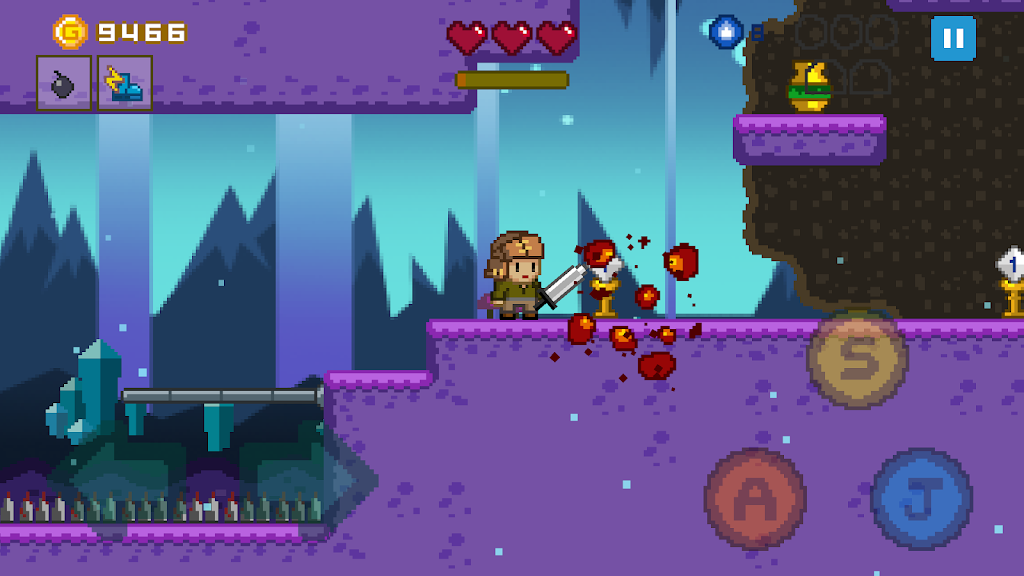Select the bomb item slot
The image size is (1024, 576).
[x=64, y=83]
